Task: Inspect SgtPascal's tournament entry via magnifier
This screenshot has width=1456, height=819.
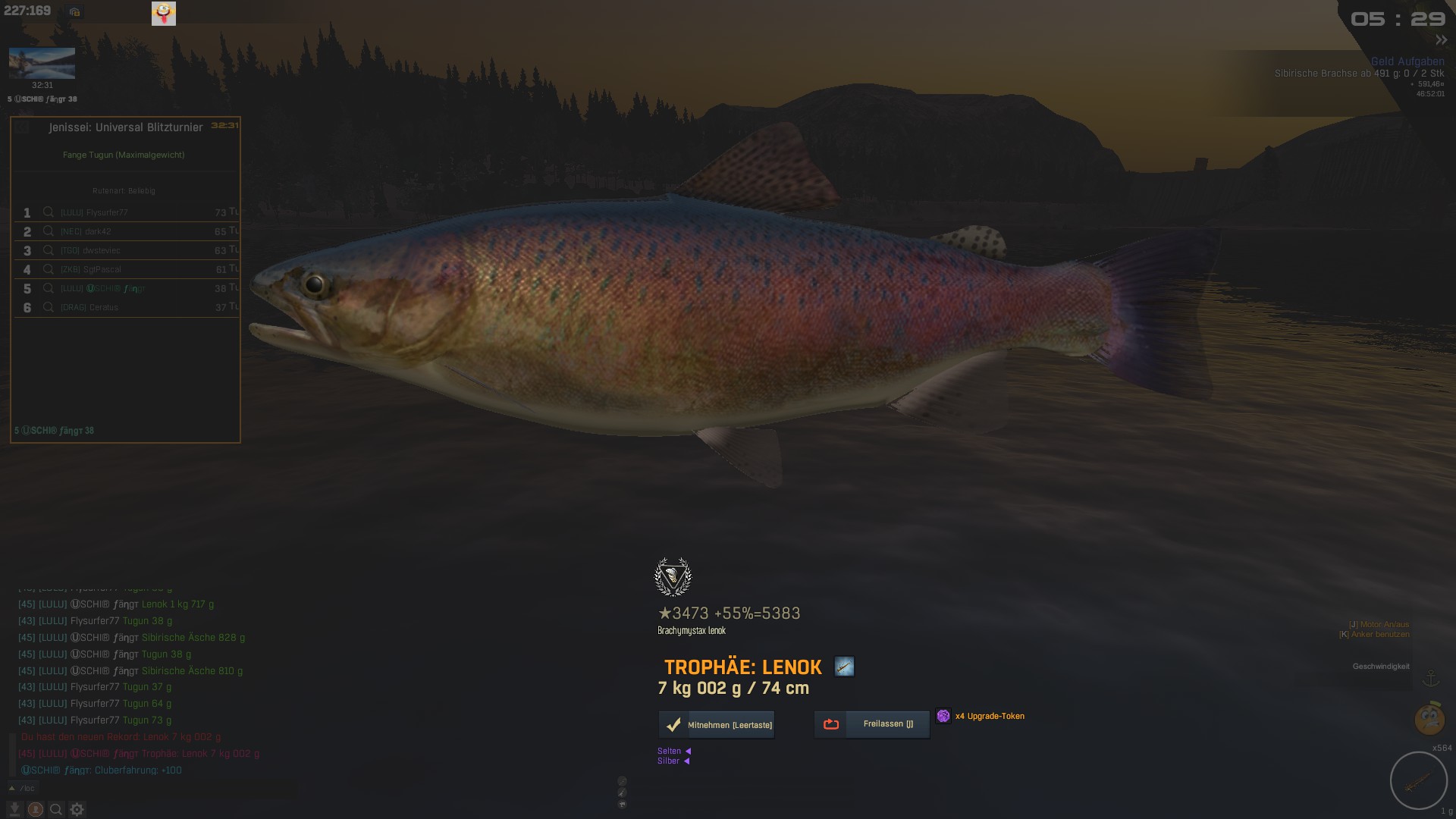Action: [49, 269]
